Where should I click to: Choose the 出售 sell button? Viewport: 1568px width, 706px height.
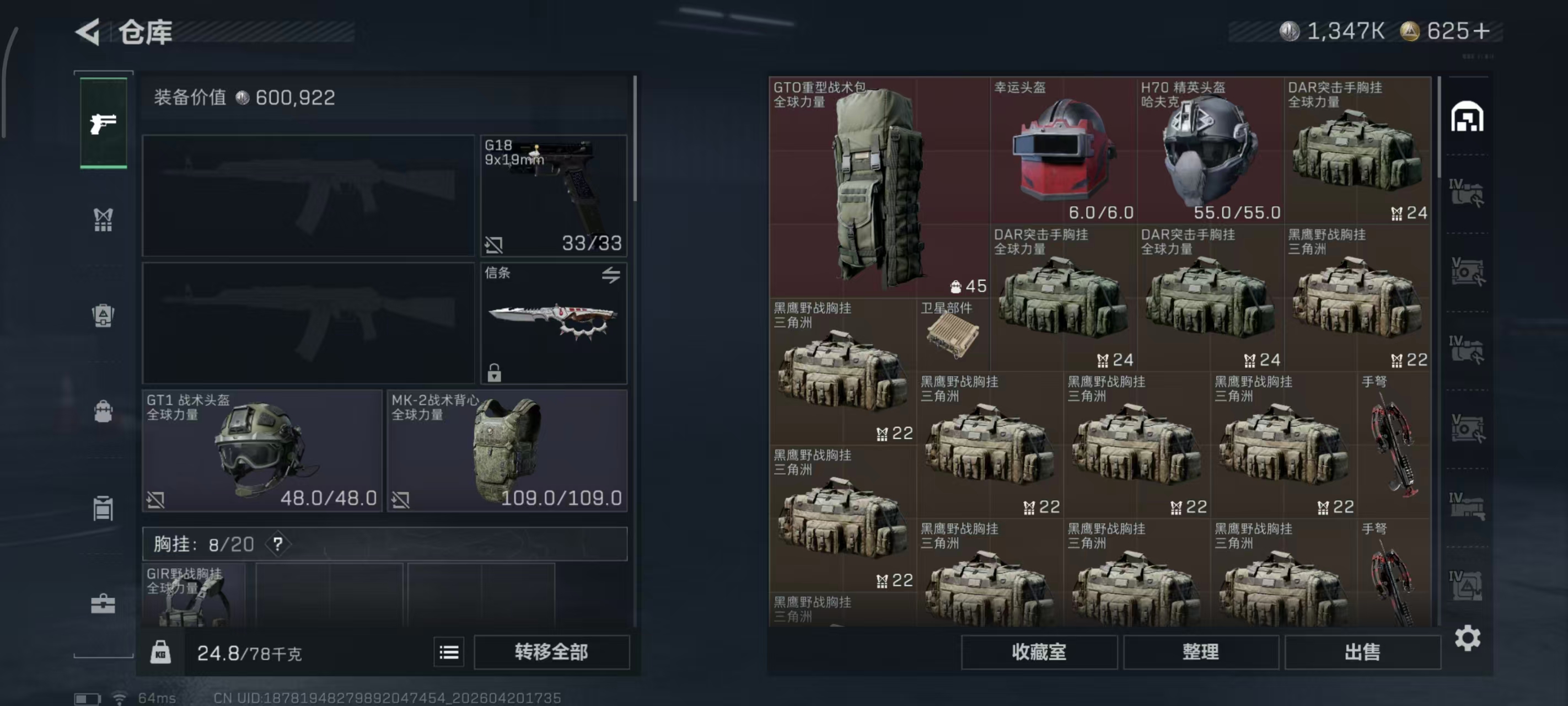tap(1362, 652)
